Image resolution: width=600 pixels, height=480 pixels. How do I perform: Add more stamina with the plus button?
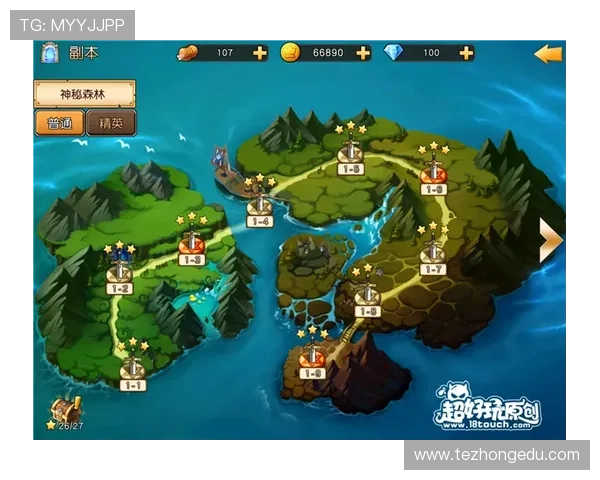[260, 53]
